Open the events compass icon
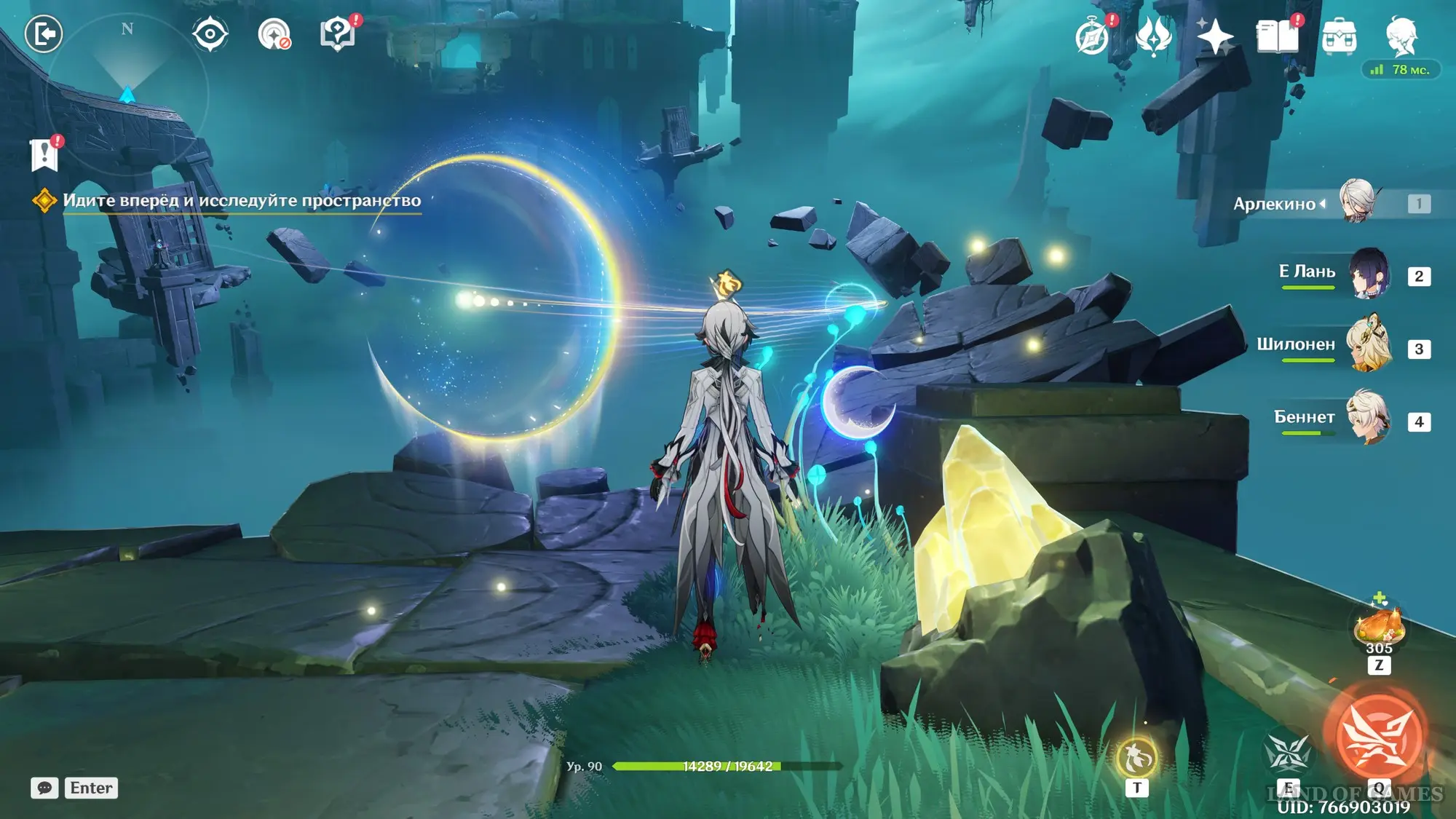This screenshot has height=819, width=1456. click(1092, 36)
